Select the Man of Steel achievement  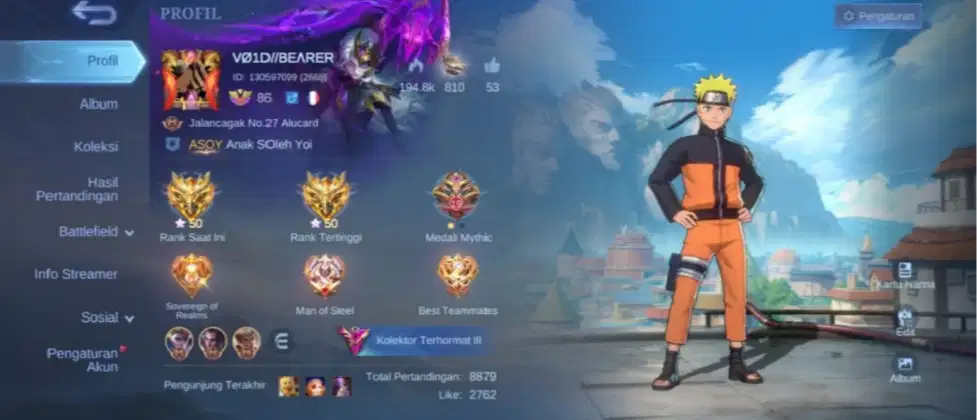325,275
